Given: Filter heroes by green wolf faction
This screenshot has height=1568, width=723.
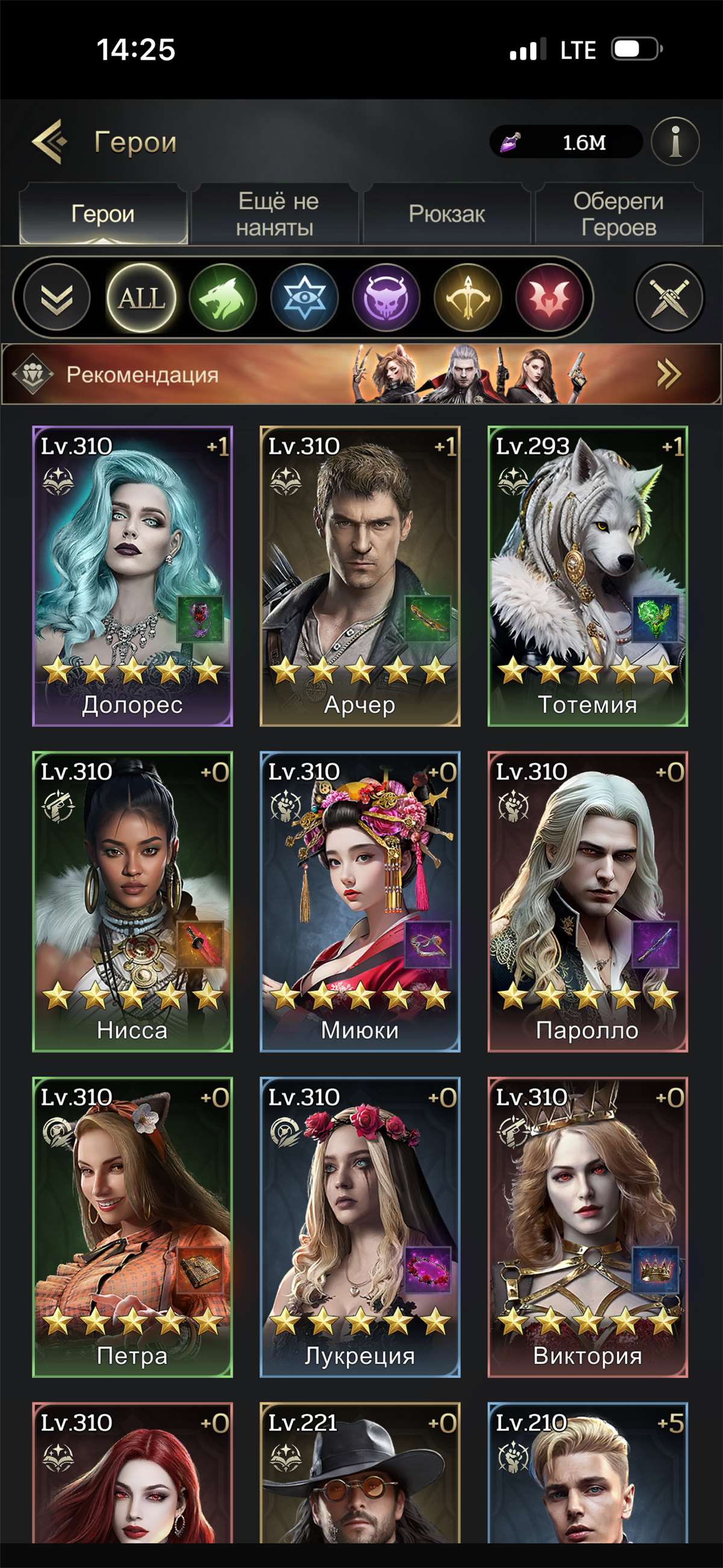Looking at the screenshot, I should click(223, 298).
